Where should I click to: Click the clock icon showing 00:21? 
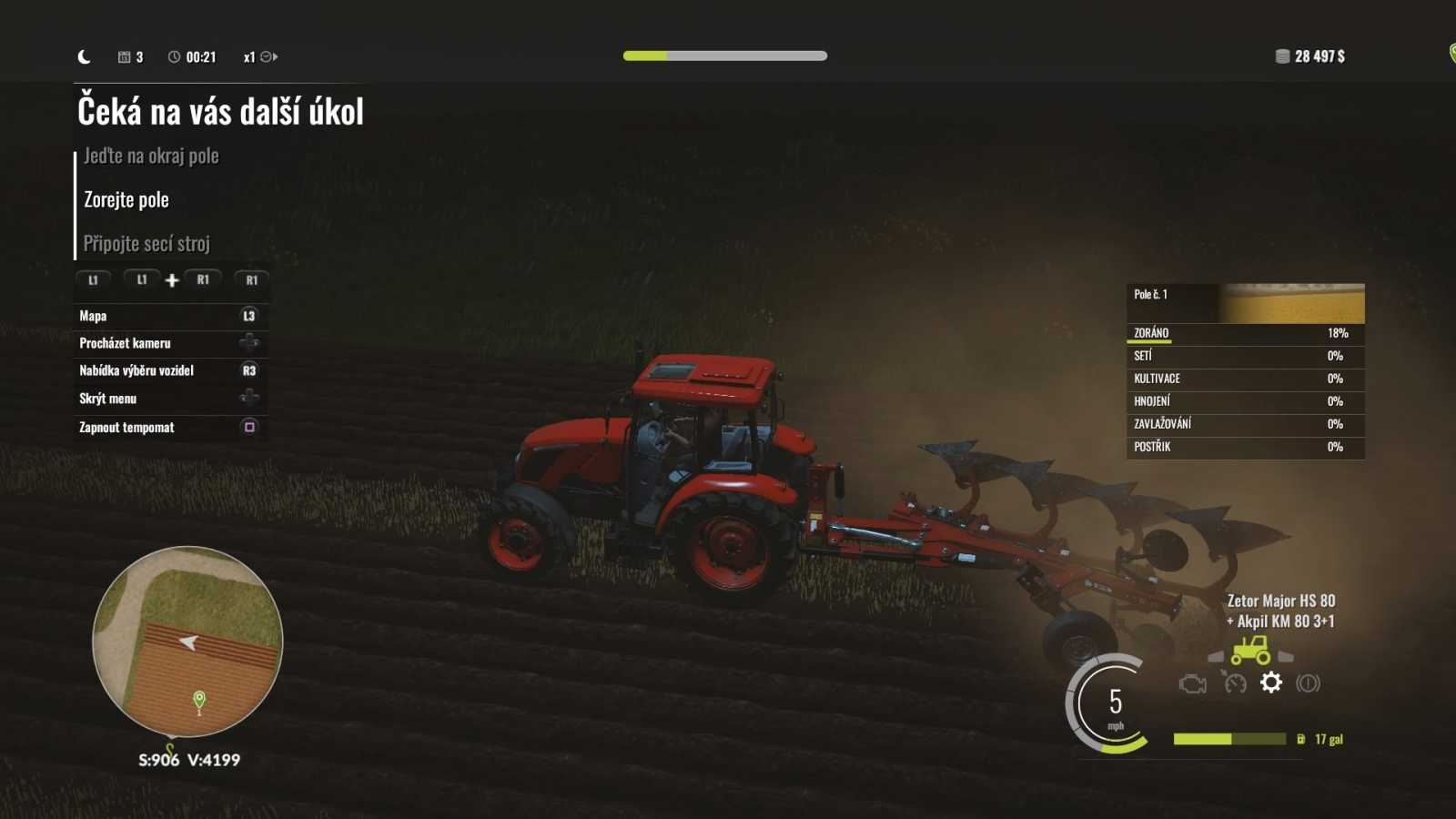[x=174, y=56]
